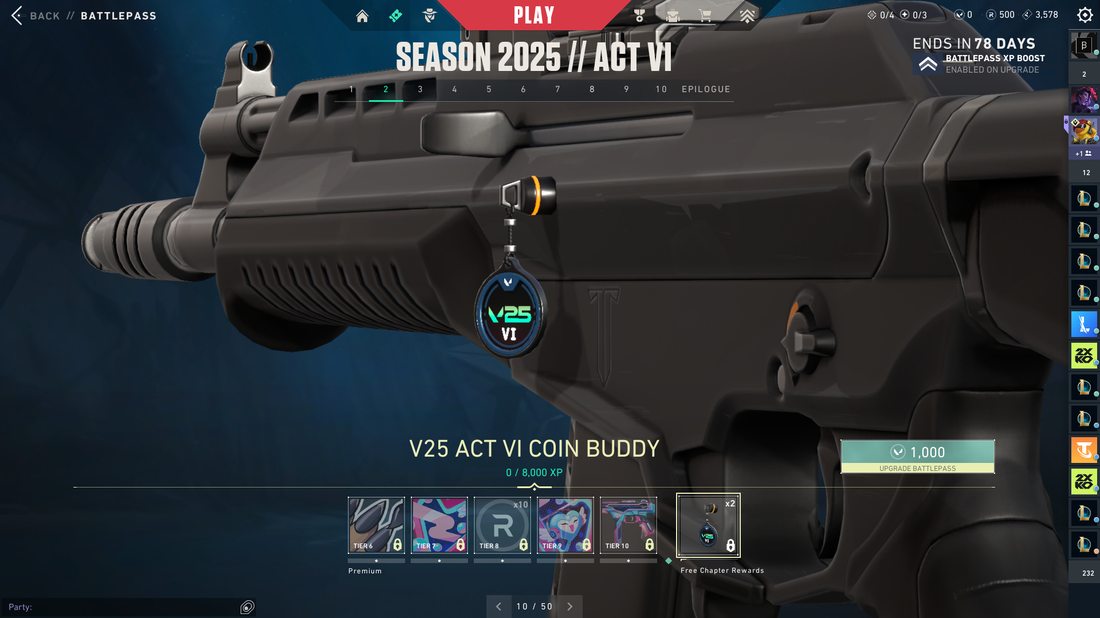Open the agents icon in top navigation
The image size is (1100, 618).
click(429, 16)
